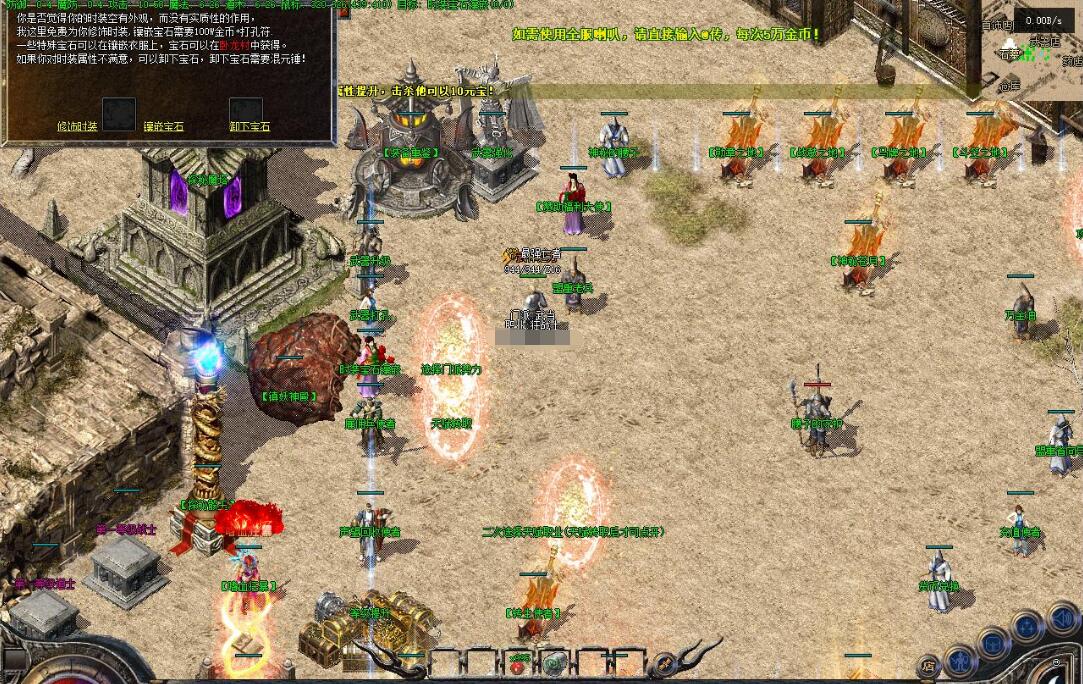Choose the 修饰时装 dialogue option
The image size is (1083, 684).
[x=77, y=127]
